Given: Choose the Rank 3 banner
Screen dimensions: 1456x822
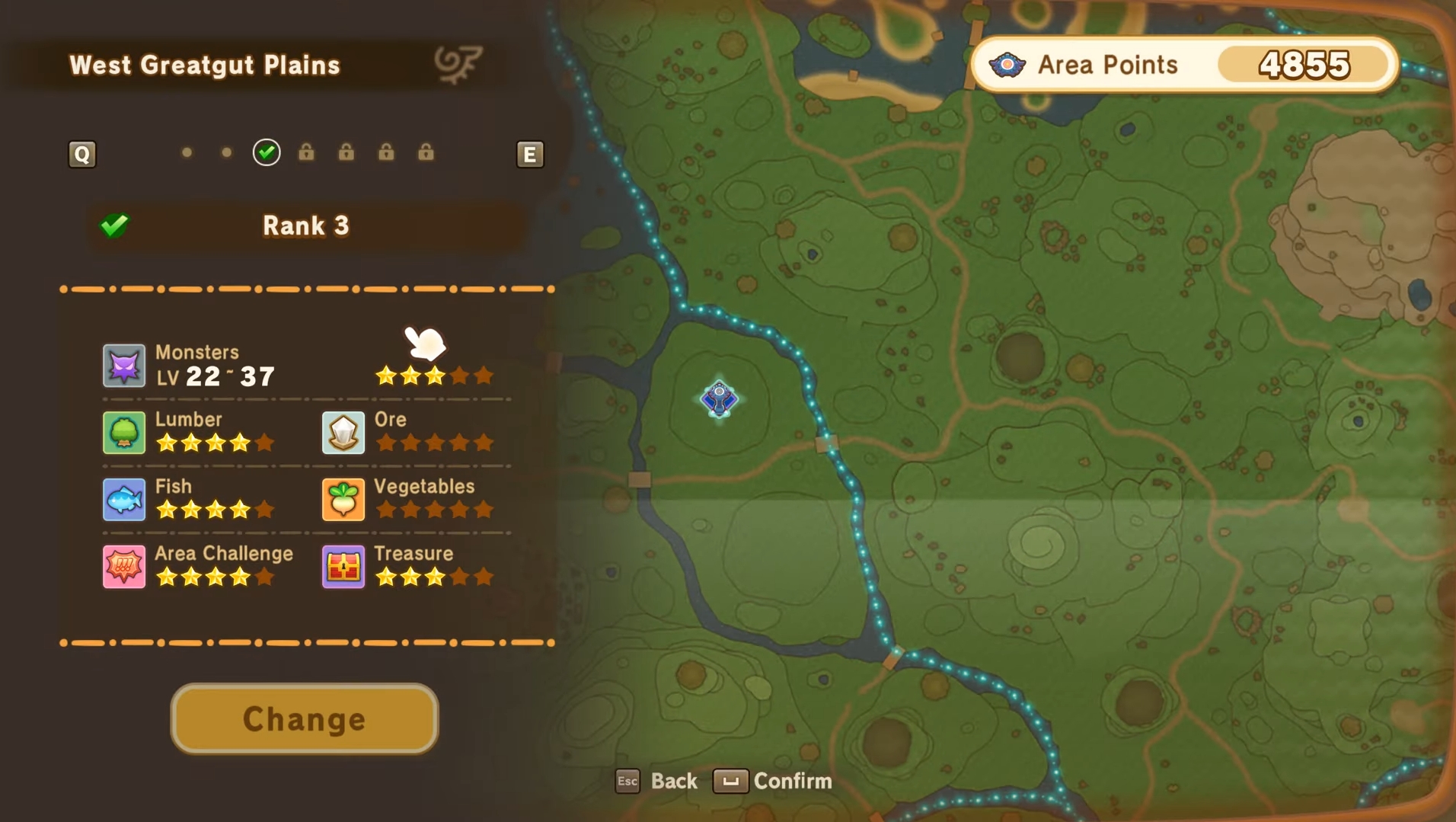Looking at the screenshot, I should pyautogui.click(x=305, y=225).
